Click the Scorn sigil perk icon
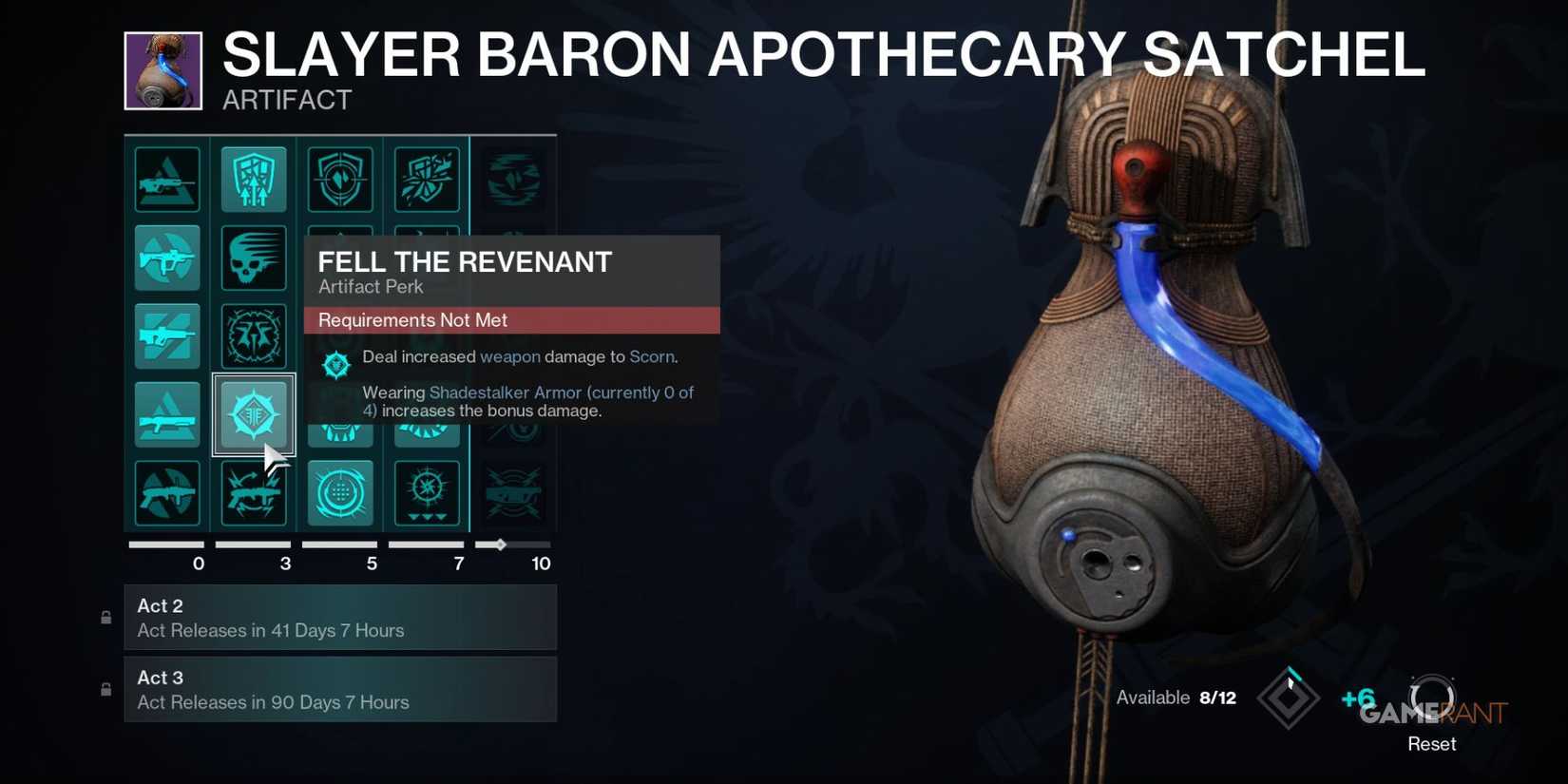Image resolution: width=1568 pixels, height=784 pixels. point(337,364)
